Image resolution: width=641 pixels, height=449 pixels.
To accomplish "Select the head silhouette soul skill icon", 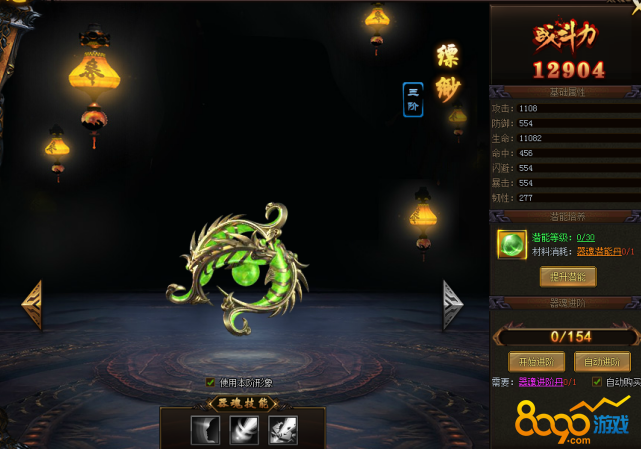I will click(206, 430).
